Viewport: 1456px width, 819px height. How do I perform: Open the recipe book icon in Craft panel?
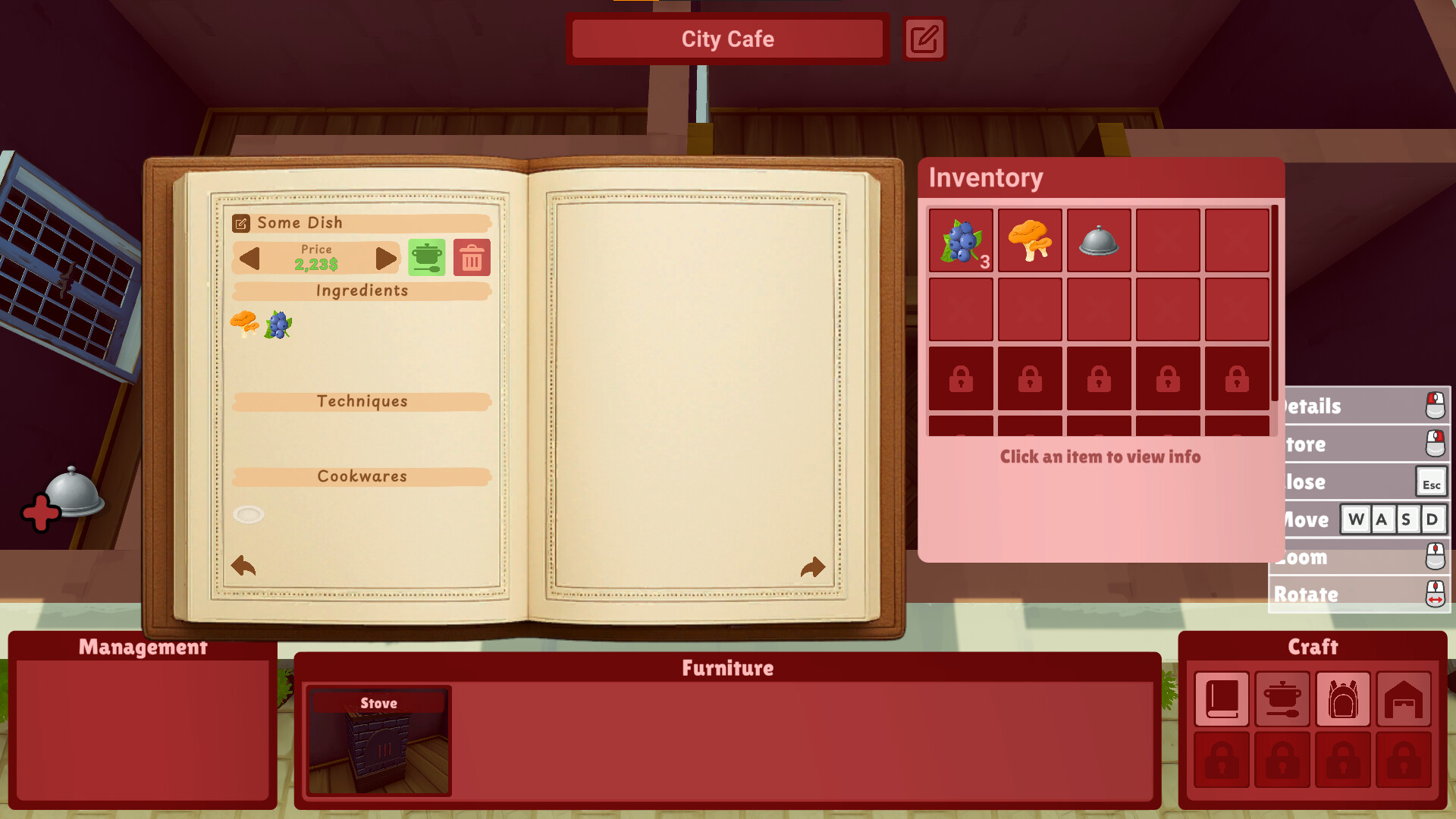1222,698
